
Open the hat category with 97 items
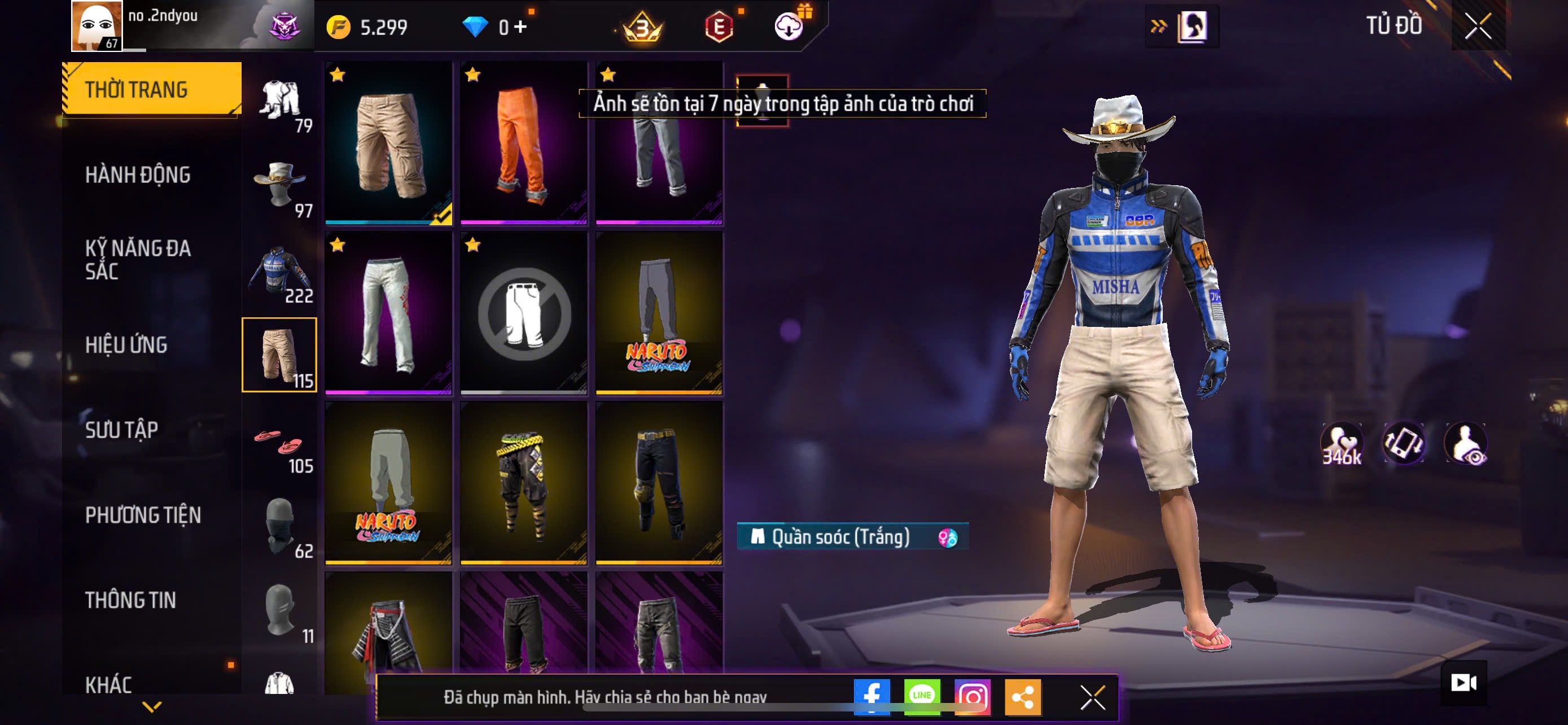(280, 187)
